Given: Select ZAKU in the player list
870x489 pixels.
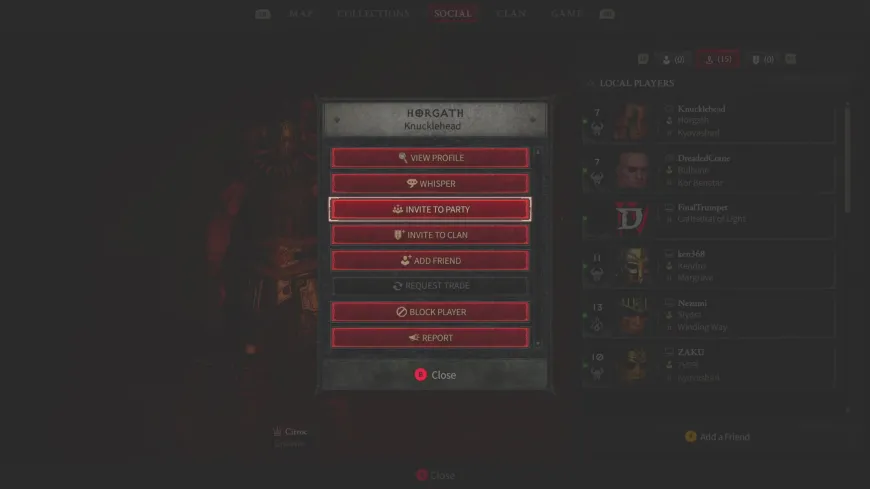Looking at the screenshot, I should tap(710, 364).
